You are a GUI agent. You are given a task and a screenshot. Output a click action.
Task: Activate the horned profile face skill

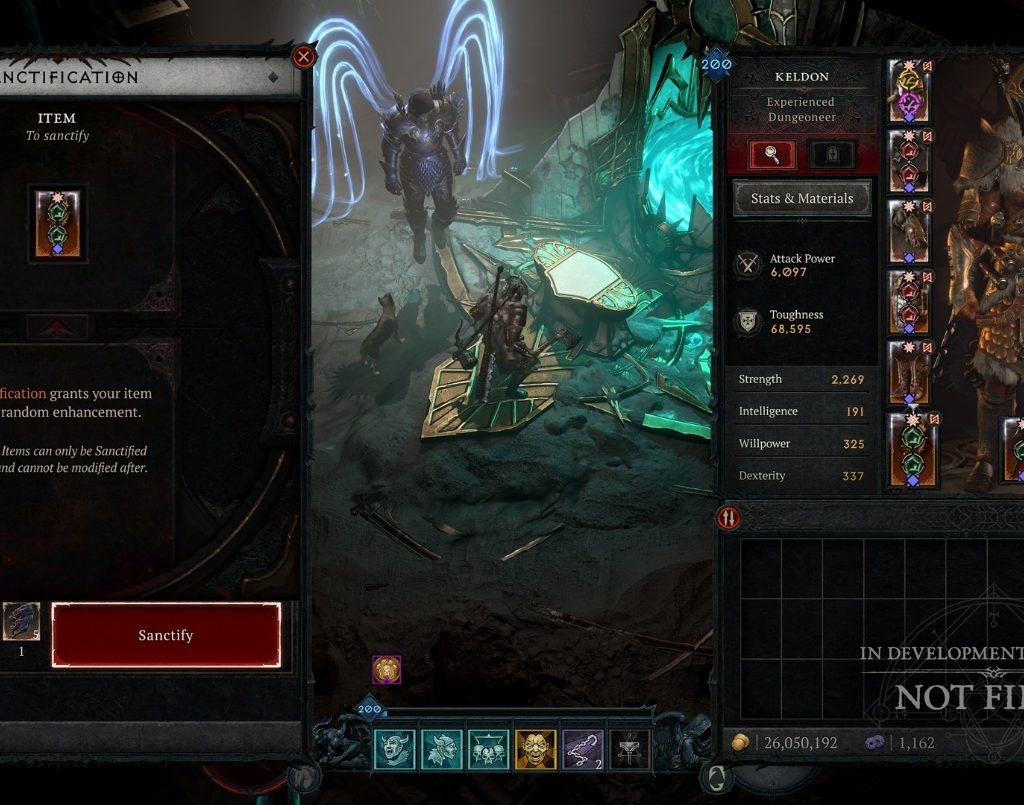click(x=441, y=749)
